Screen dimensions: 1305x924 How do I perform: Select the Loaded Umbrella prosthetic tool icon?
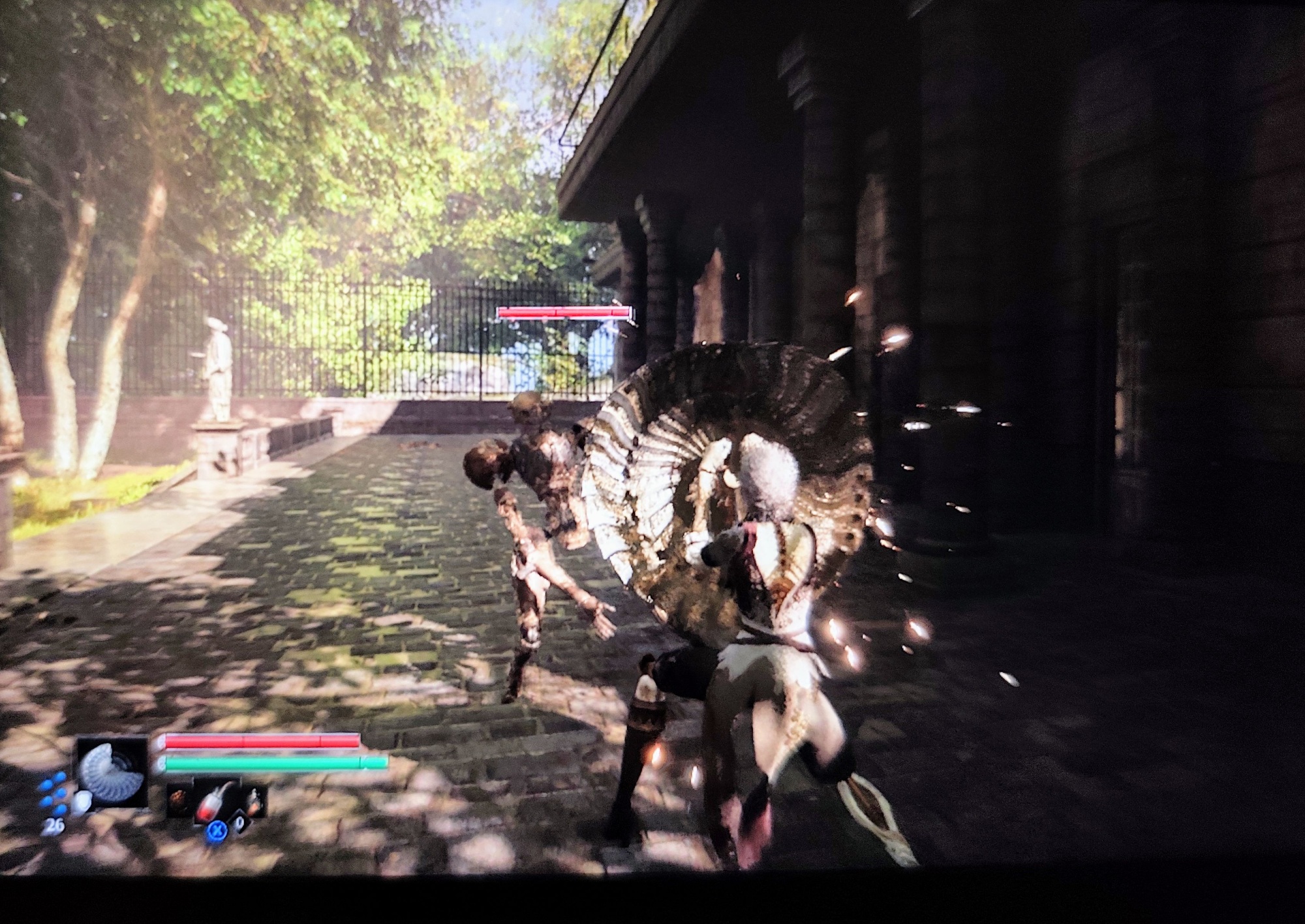tap(111, 772)
